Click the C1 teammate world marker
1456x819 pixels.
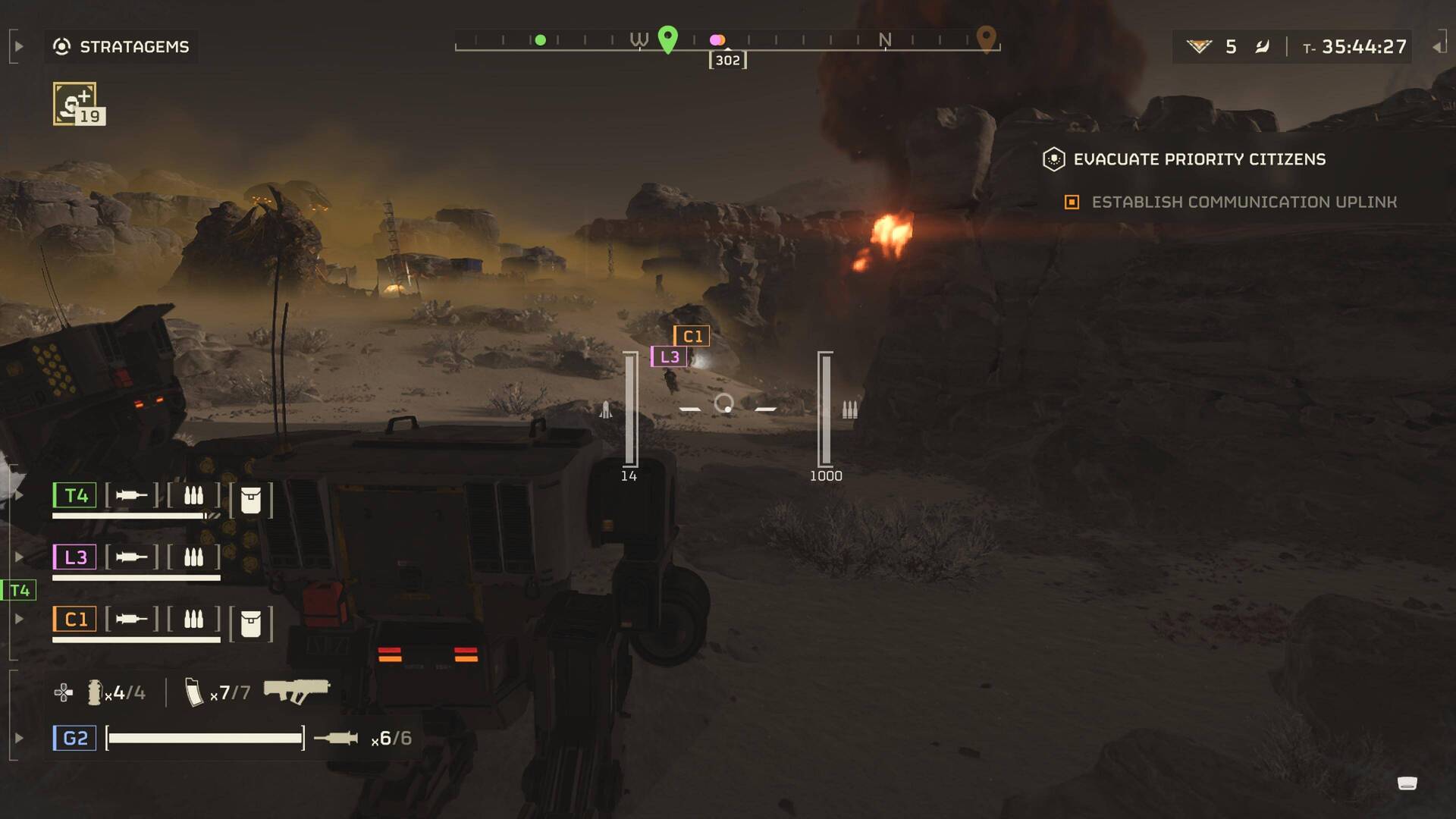click(x=692, y=336)
